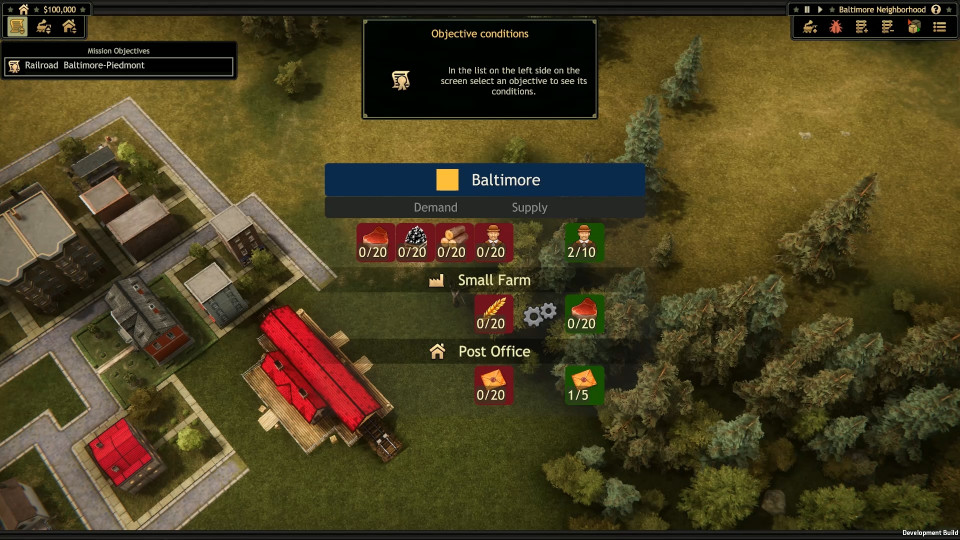The width and height of the screenshot is (960, 540).
Task: Click the home icon beside the money
Action: [23, 9]
